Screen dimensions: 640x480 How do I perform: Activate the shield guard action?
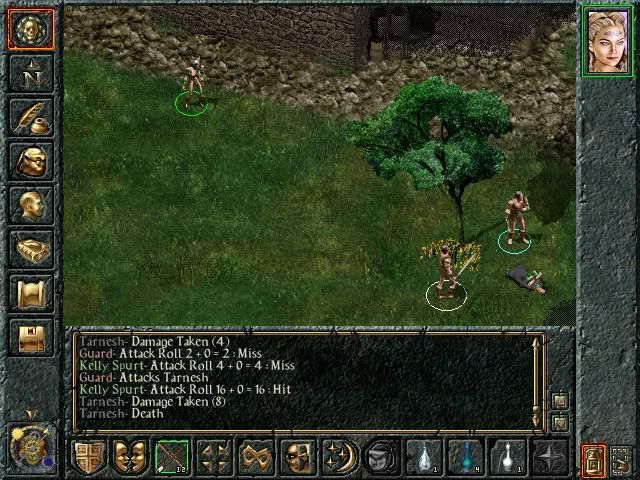[89, 458]
